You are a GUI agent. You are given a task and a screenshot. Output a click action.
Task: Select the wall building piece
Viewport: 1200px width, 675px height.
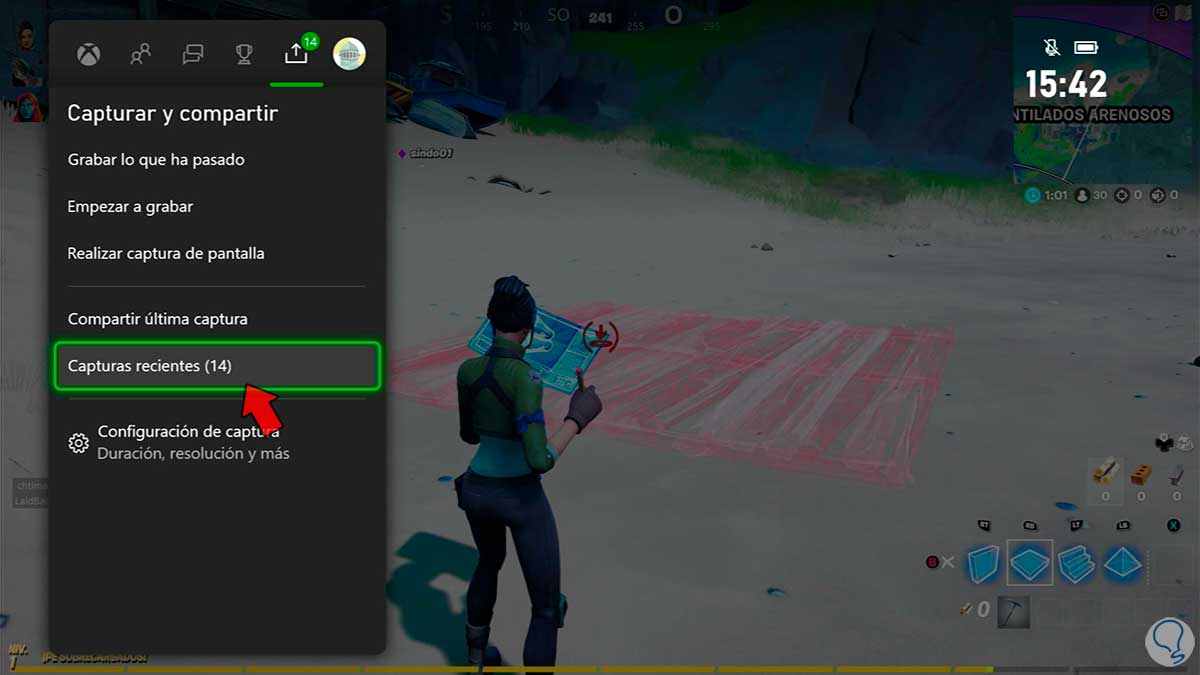pyautogui.click(x=983, y=564)
